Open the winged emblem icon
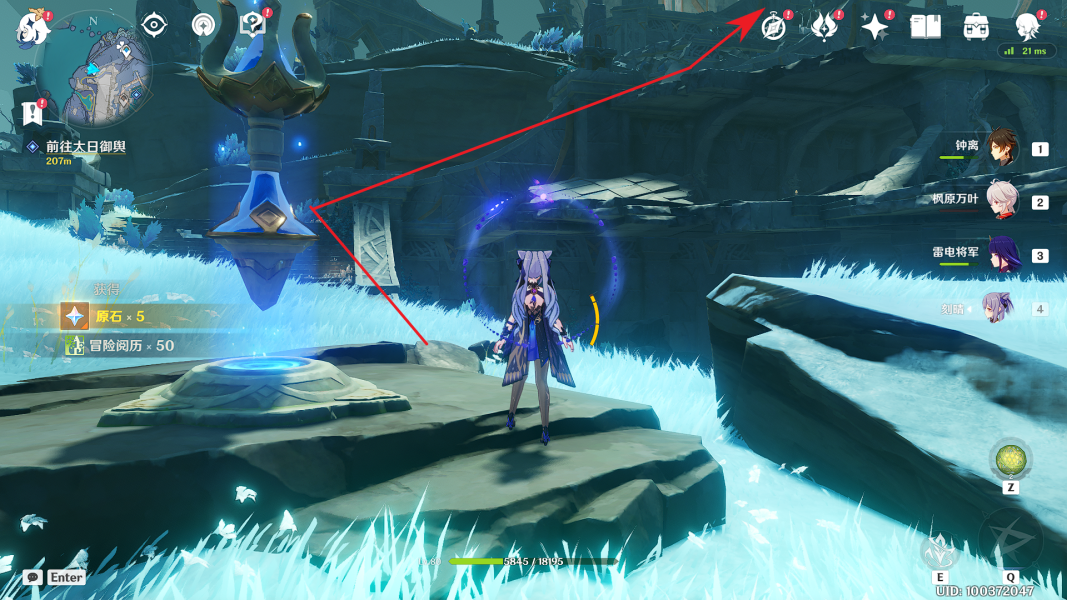This screenshot has width=1067, height=600. coord(824,27)
